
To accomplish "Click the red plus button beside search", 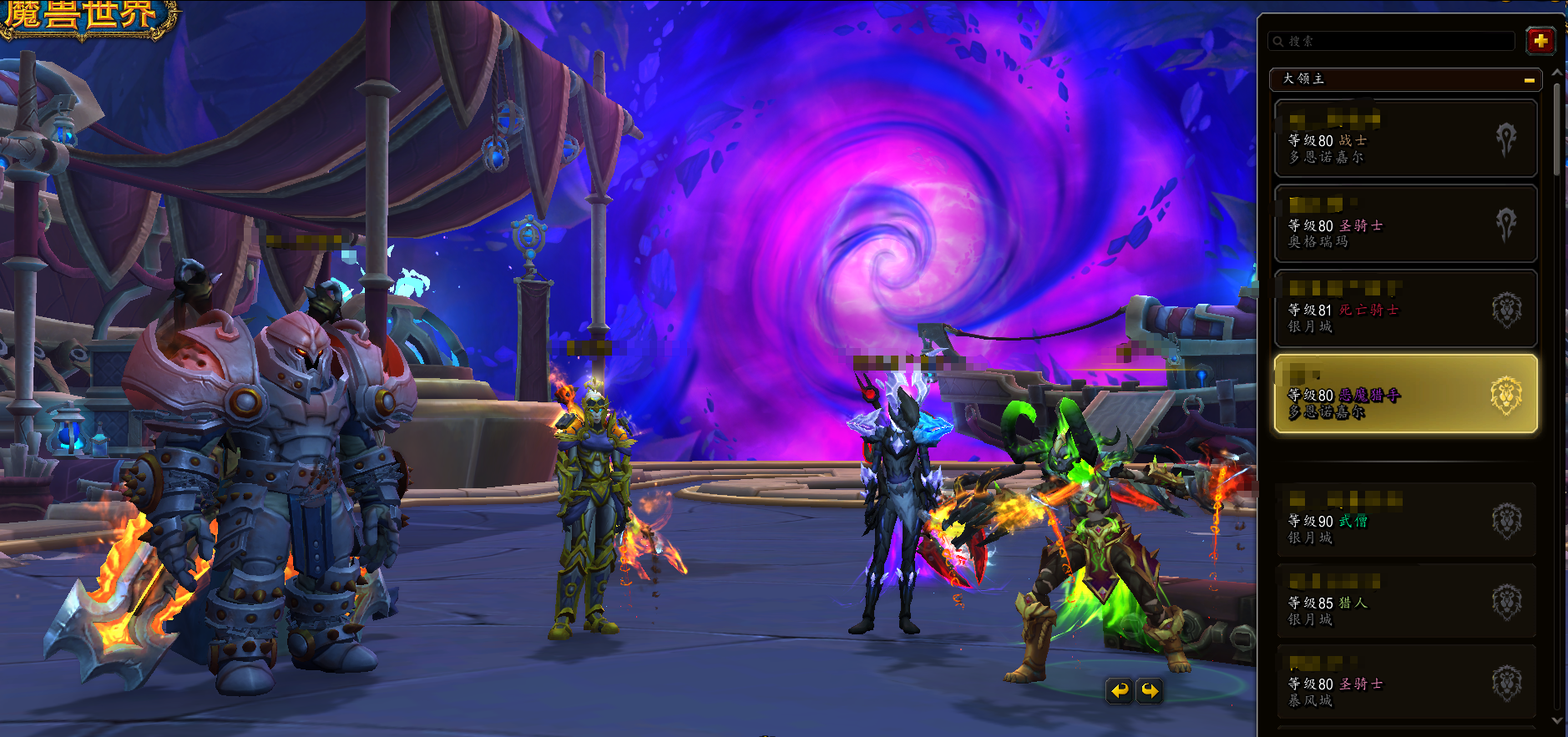I will (x=1540, y=40).
